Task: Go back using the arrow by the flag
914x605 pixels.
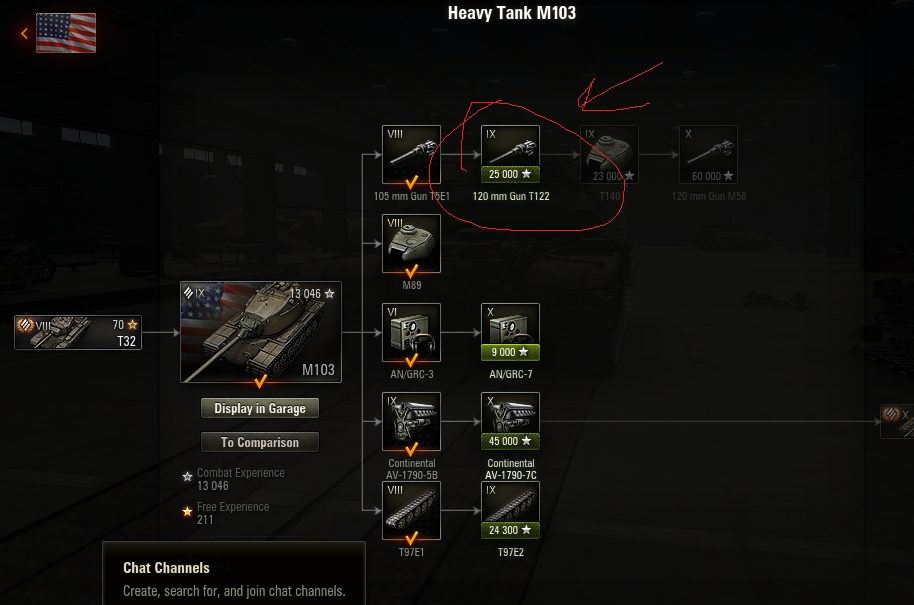Action: (24, 33)
